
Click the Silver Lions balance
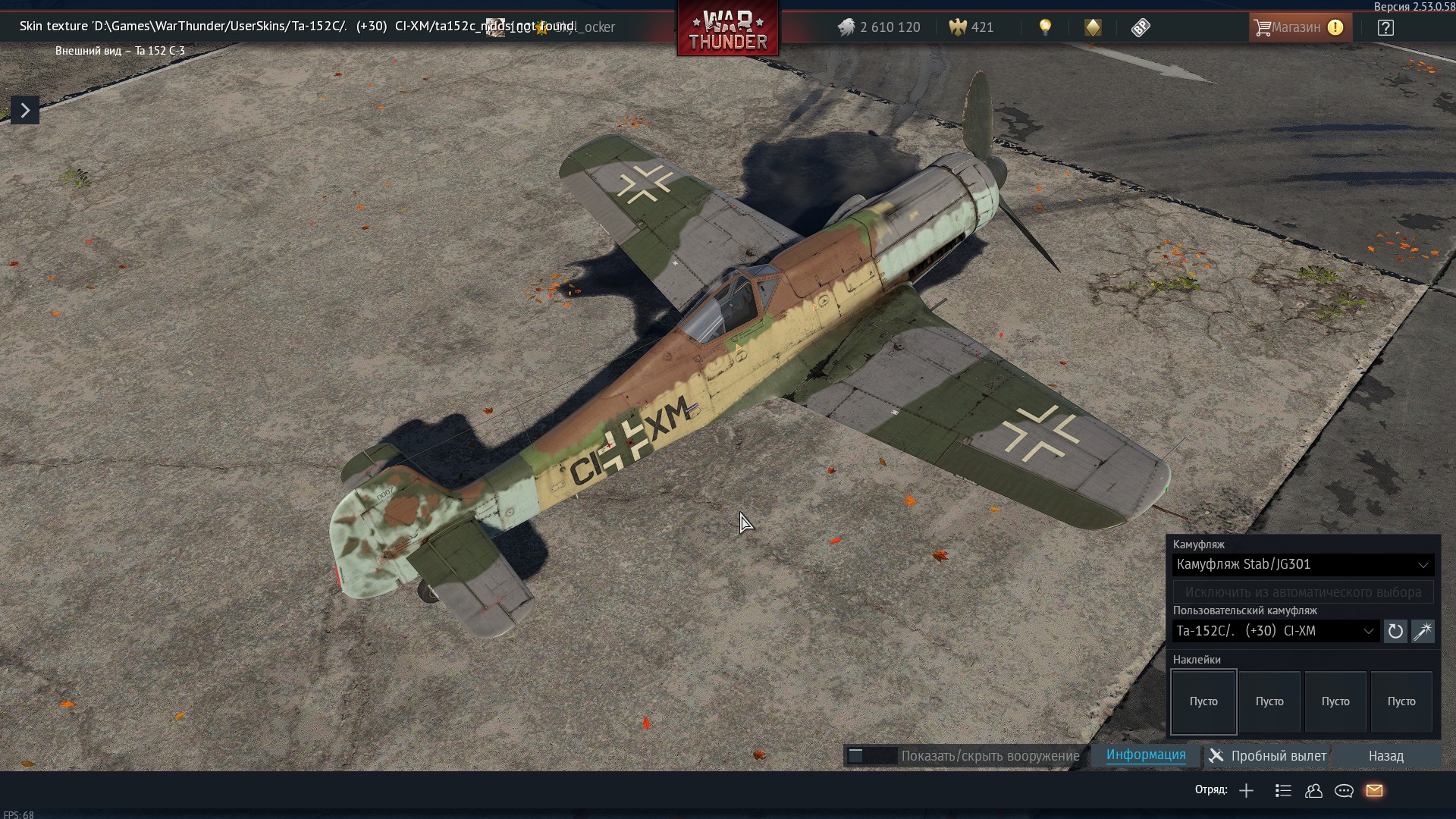[x=880, y=27]
